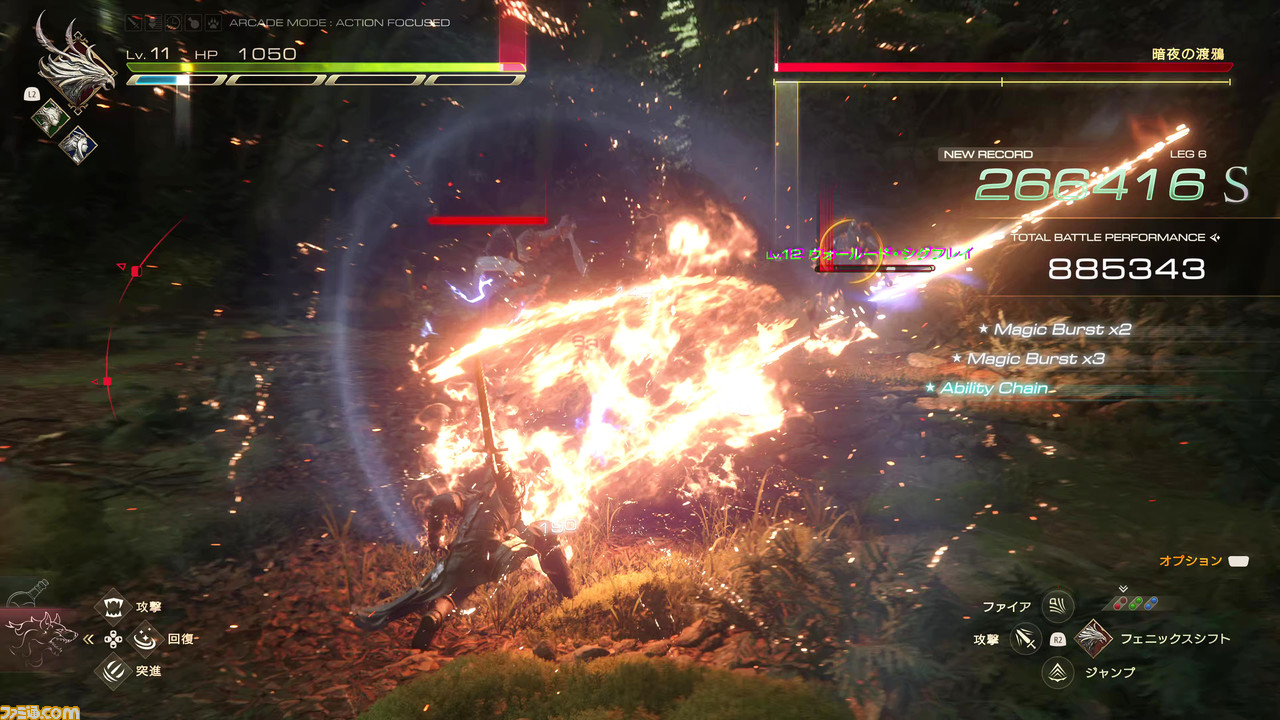Switch to the blue Shiva Eikon portrait
Image resolution: width=1280 pixels, height=720 pixels.
[x=78, y=145]
